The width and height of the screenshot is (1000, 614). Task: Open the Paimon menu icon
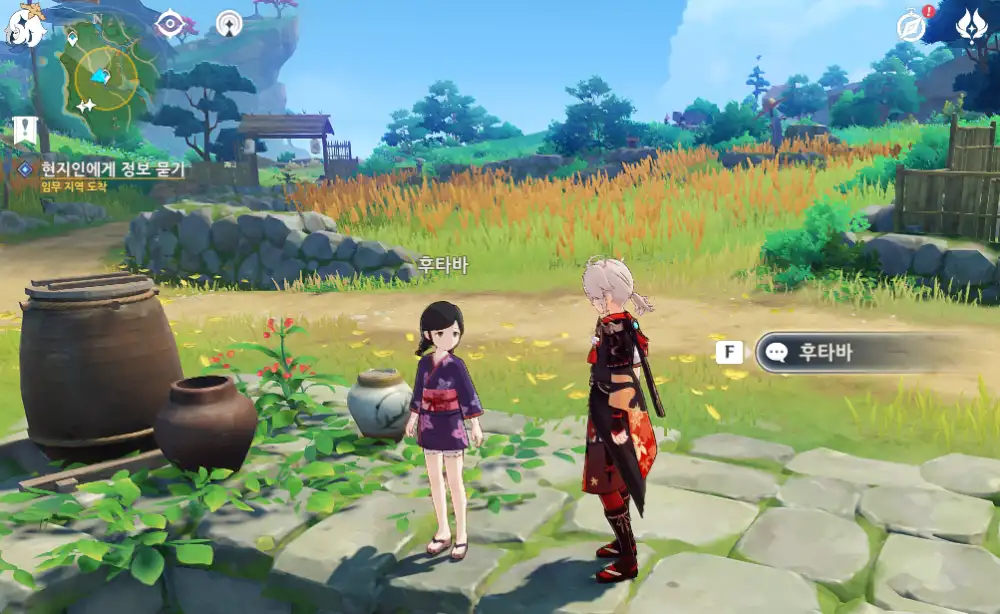(x=25, y=25)
